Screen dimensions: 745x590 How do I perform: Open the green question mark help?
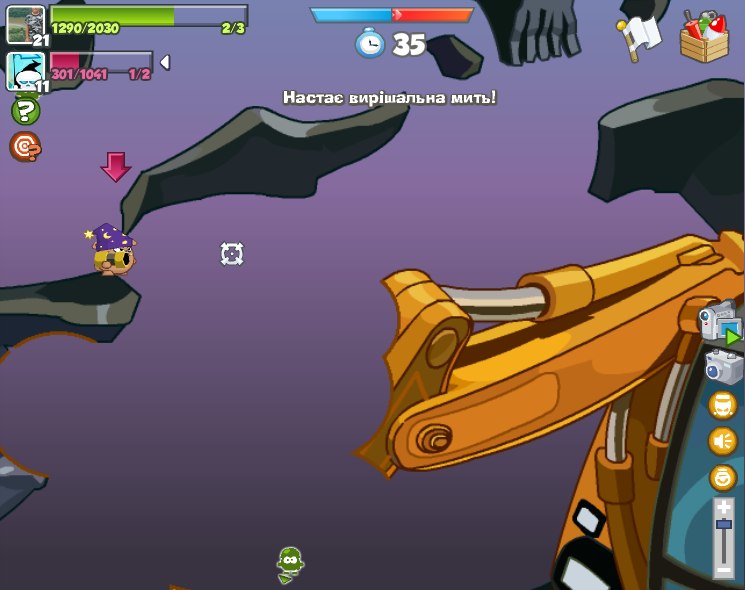click(x=25, y=111)
